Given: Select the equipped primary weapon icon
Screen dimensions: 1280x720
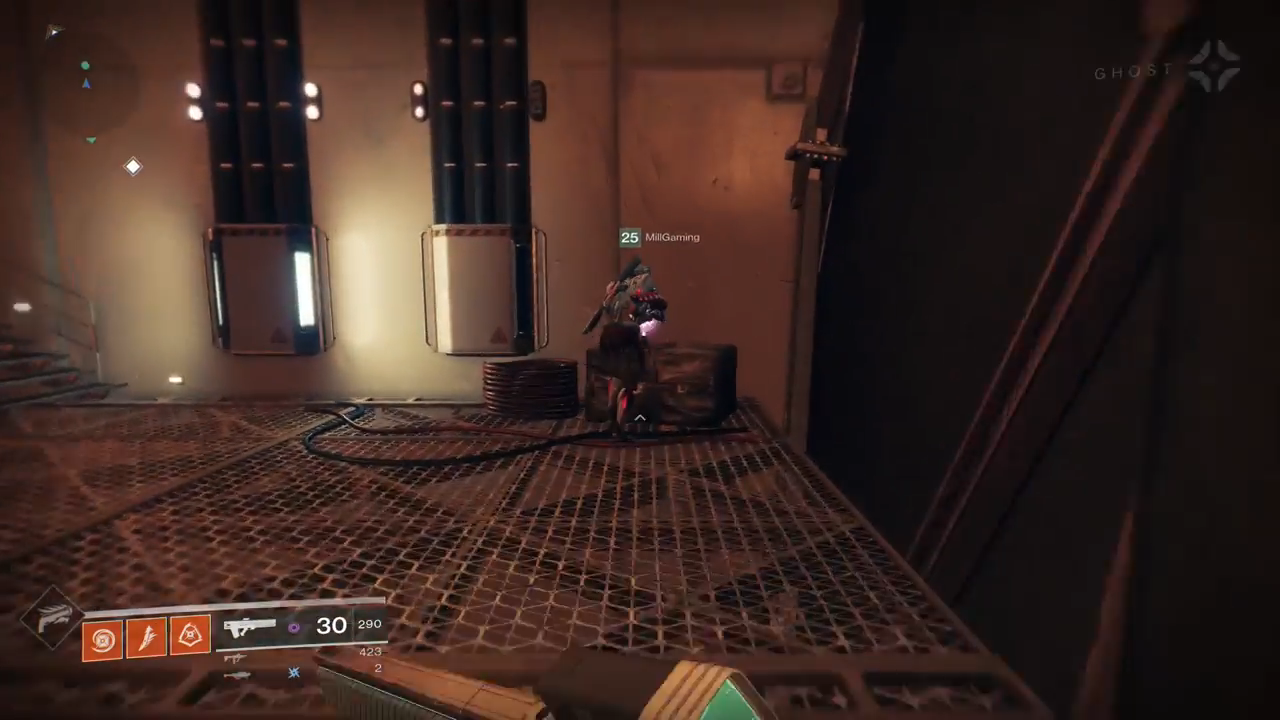Looking at the screenshot, I should tap(250, 628).
